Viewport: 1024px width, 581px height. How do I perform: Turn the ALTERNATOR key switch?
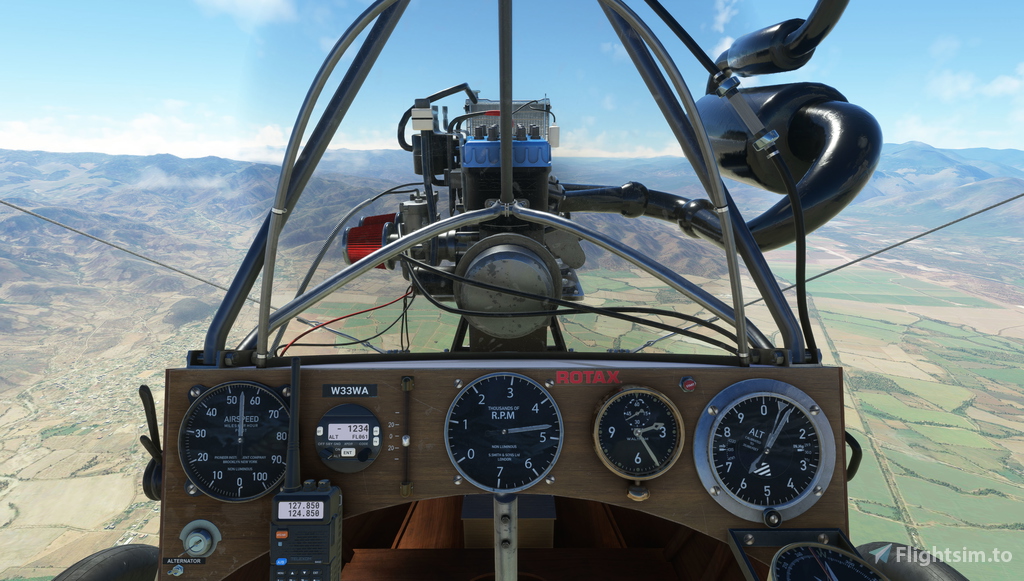point(199,540)
